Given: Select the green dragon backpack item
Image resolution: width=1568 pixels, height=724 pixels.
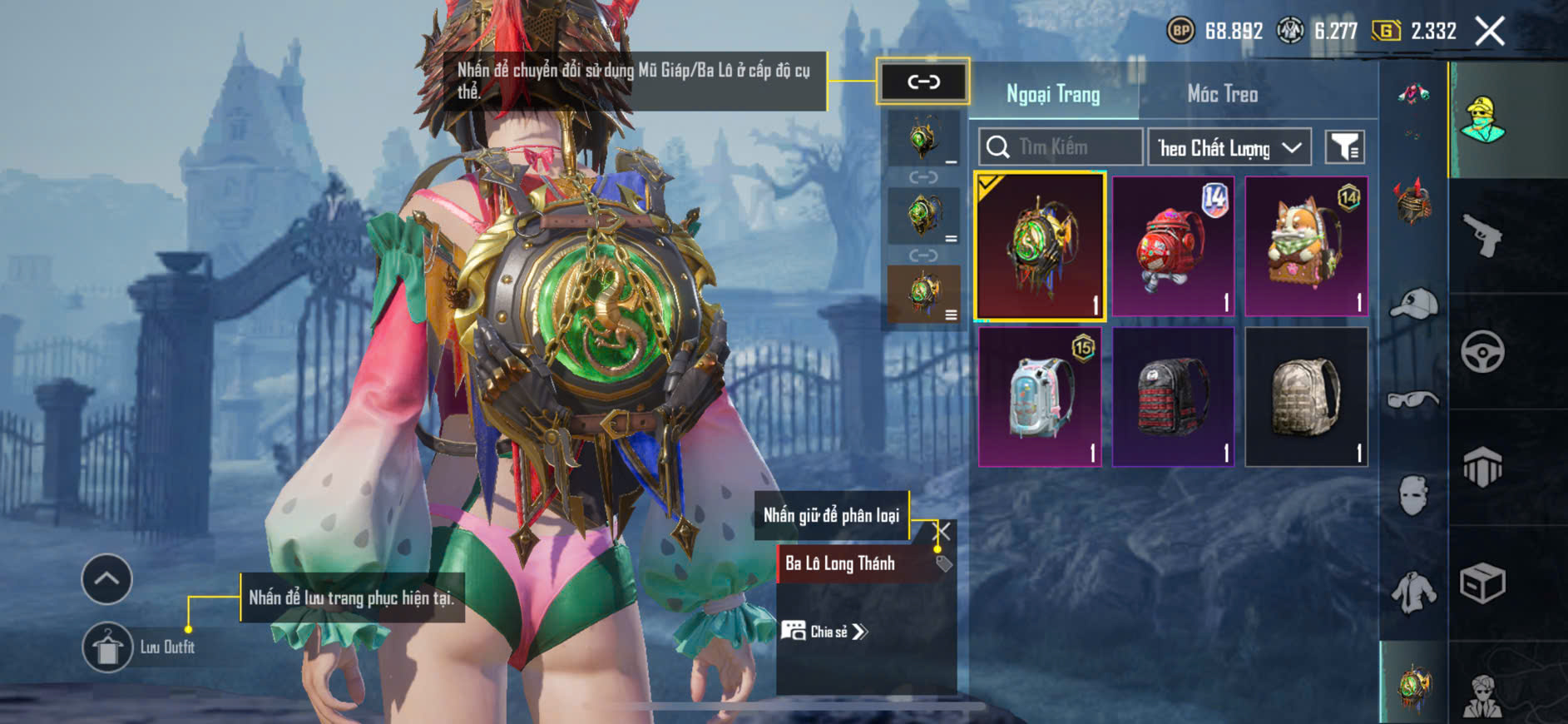Looking at the screenshot, I should (1040, 246).
